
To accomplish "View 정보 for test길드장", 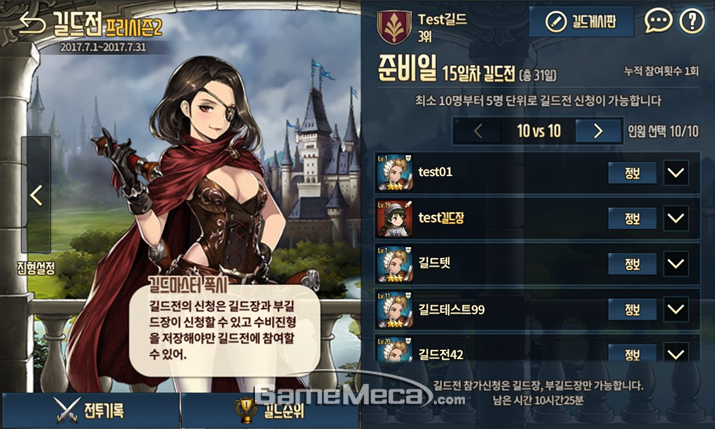I will 631,218.
